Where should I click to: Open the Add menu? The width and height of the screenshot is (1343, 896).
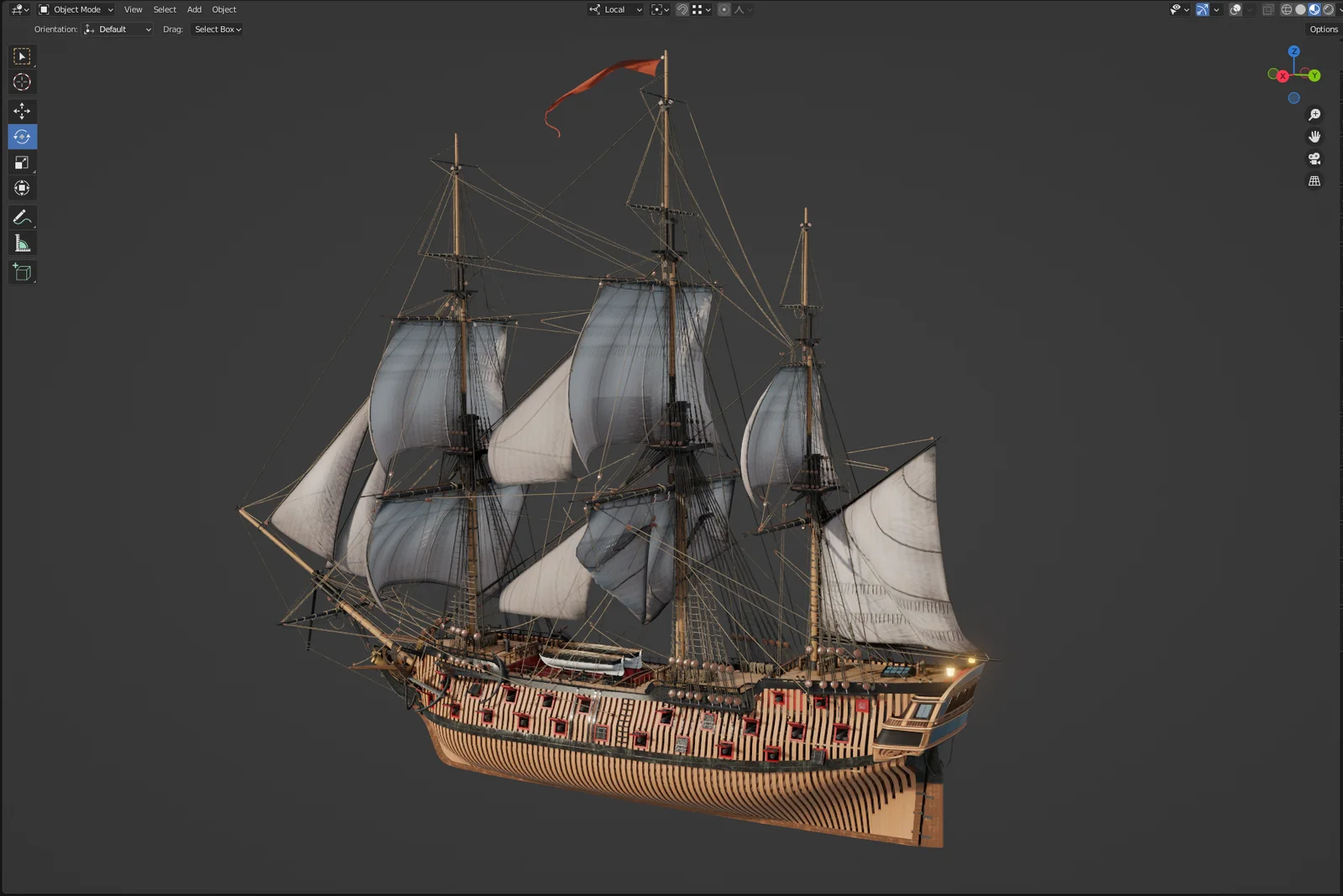point(194,9)
